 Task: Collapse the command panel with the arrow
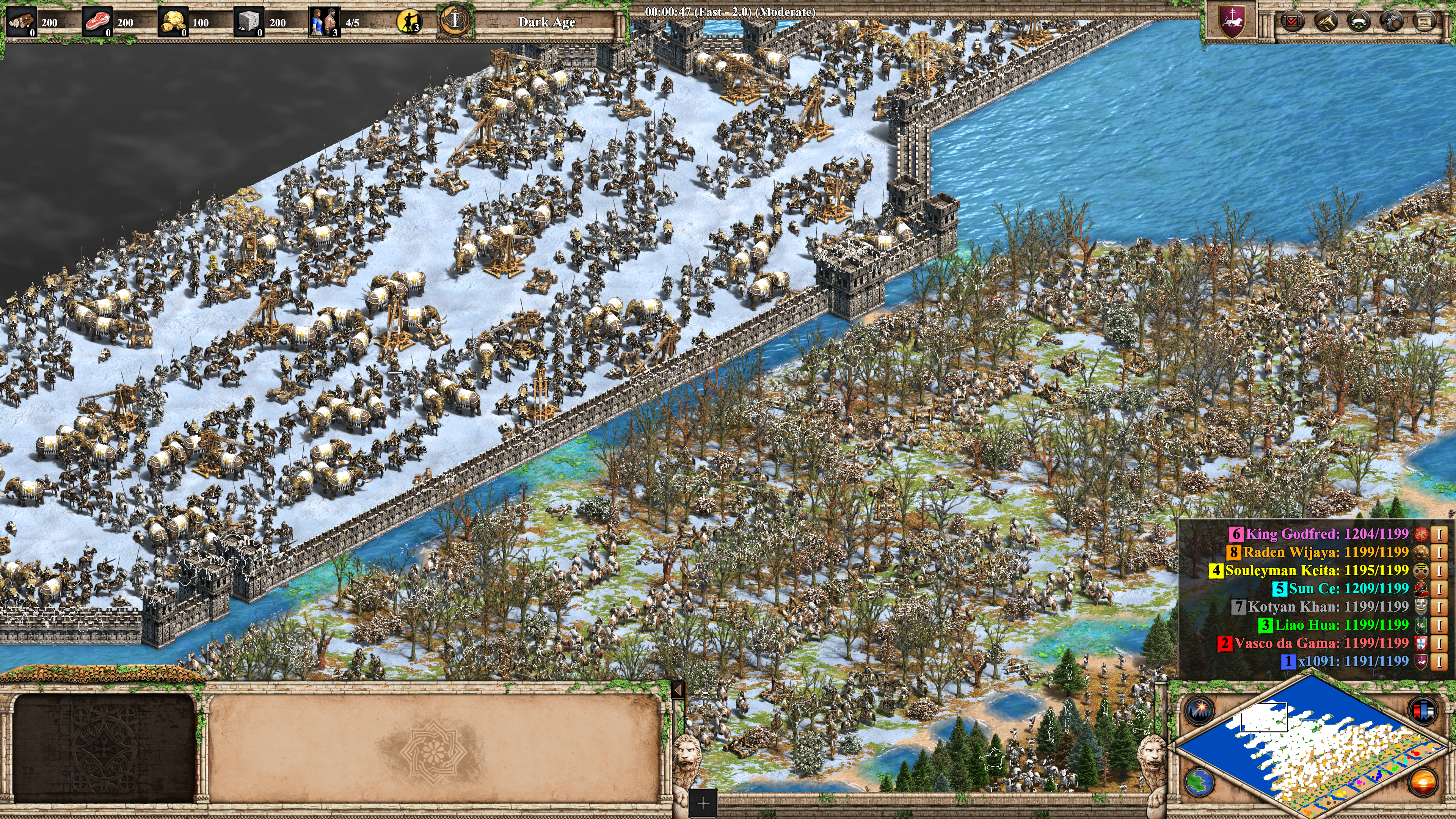pos(678,690)
